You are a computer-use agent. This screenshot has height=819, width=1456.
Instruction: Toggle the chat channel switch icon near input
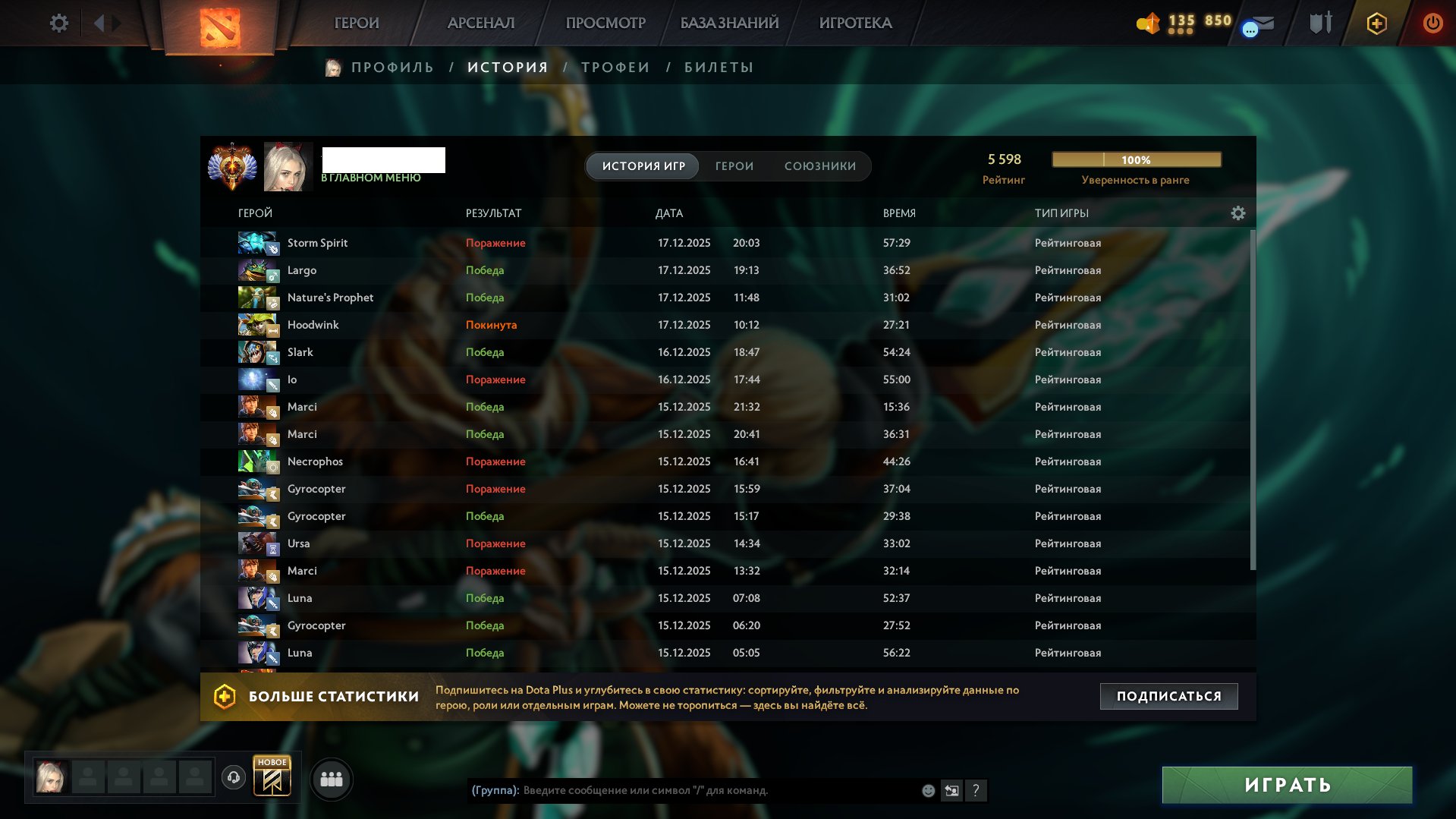click(951, 791)
